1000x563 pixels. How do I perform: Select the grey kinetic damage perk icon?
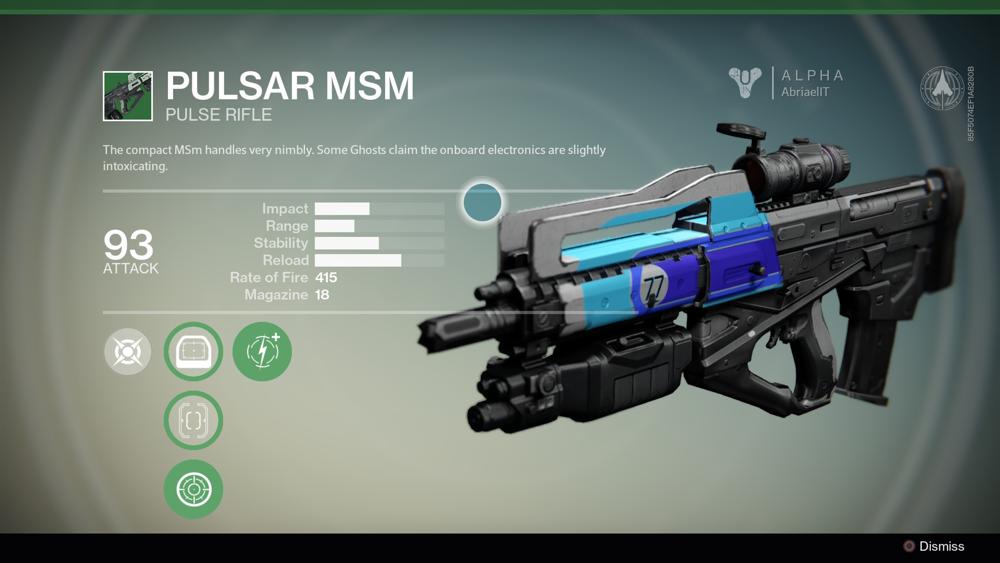tap(128, 352)
